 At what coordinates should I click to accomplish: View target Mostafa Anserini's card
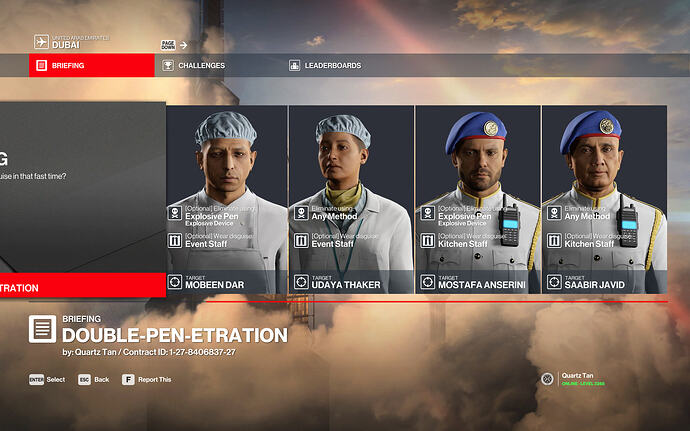pyautogui.click(x=477, y=199)
